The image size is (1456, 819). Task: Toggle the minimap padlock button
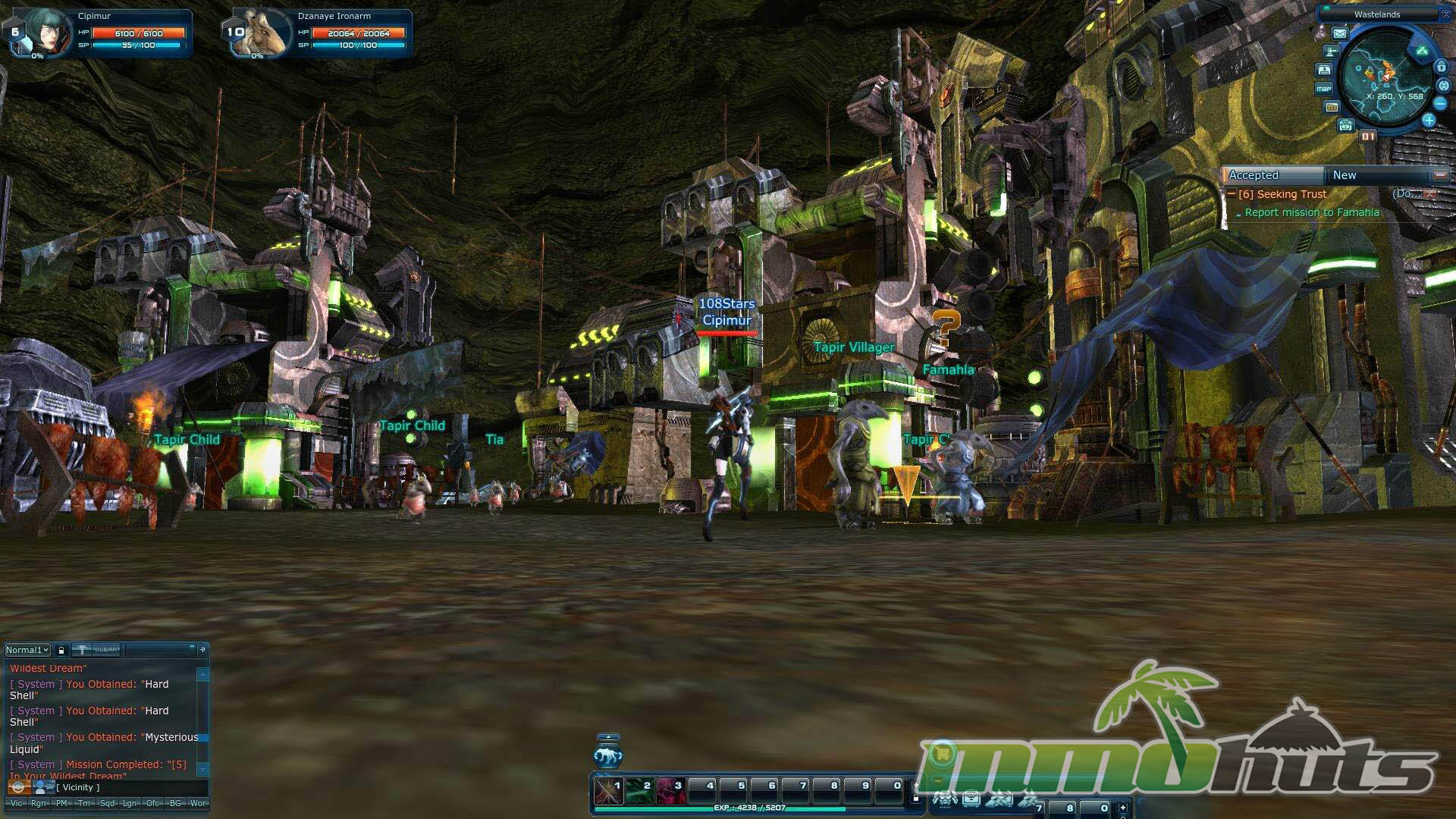click(1441, 67)
